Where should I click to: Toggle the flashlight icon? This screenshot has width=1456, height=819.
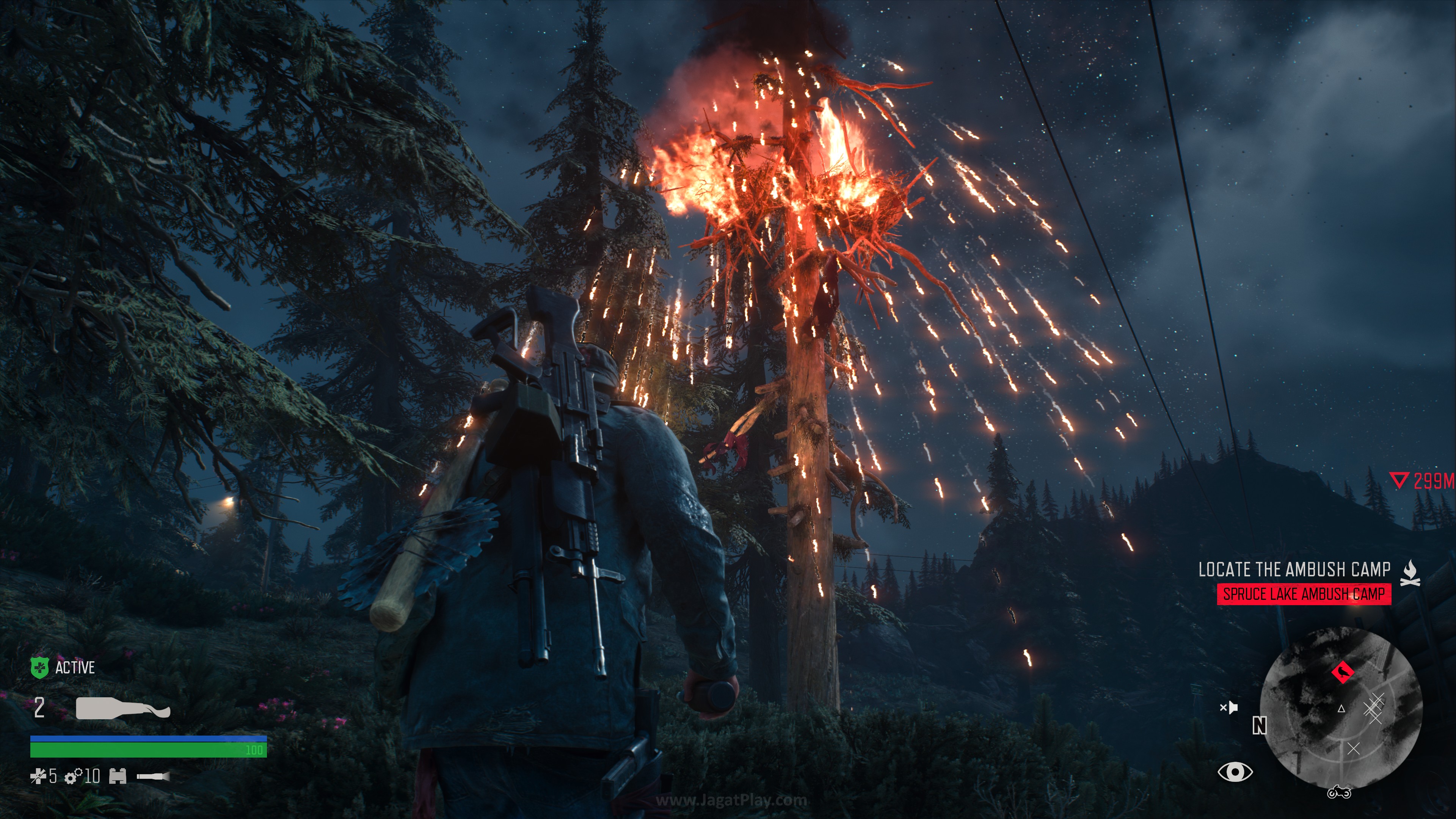click(x=152, y=777)
